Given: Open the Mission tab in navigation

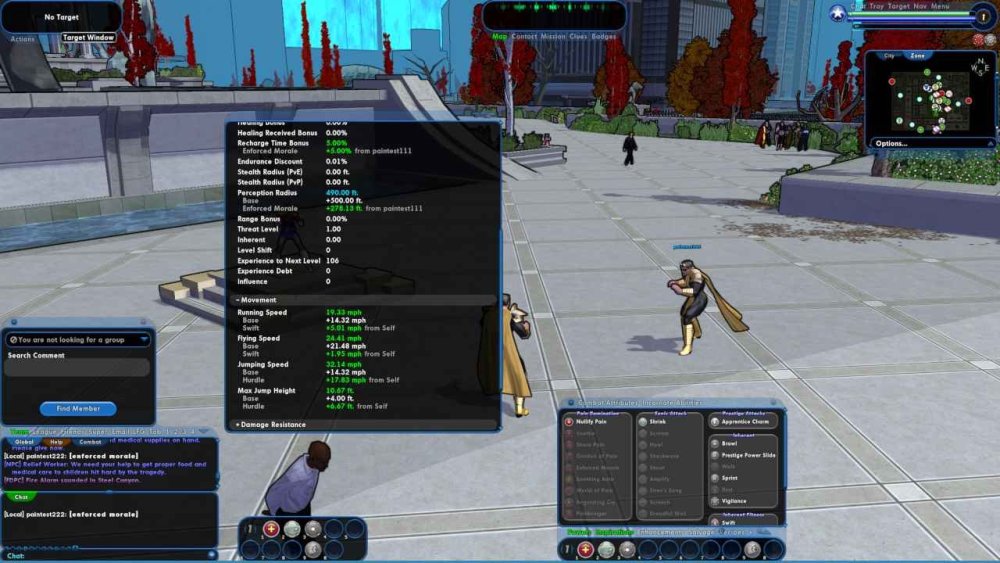Looking at the screenshot, I should 553,37.
